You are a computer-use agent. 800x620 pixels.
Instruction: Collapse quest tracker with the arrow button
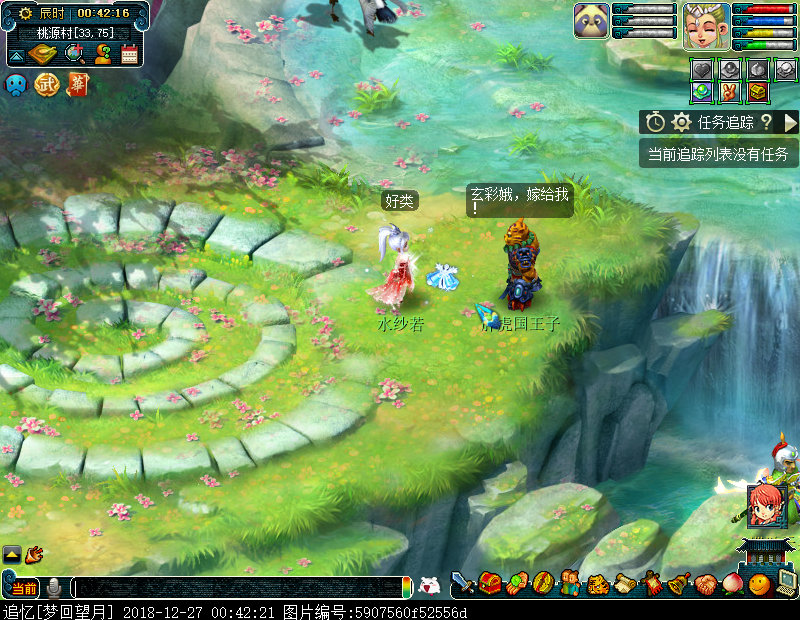(790, 122)
